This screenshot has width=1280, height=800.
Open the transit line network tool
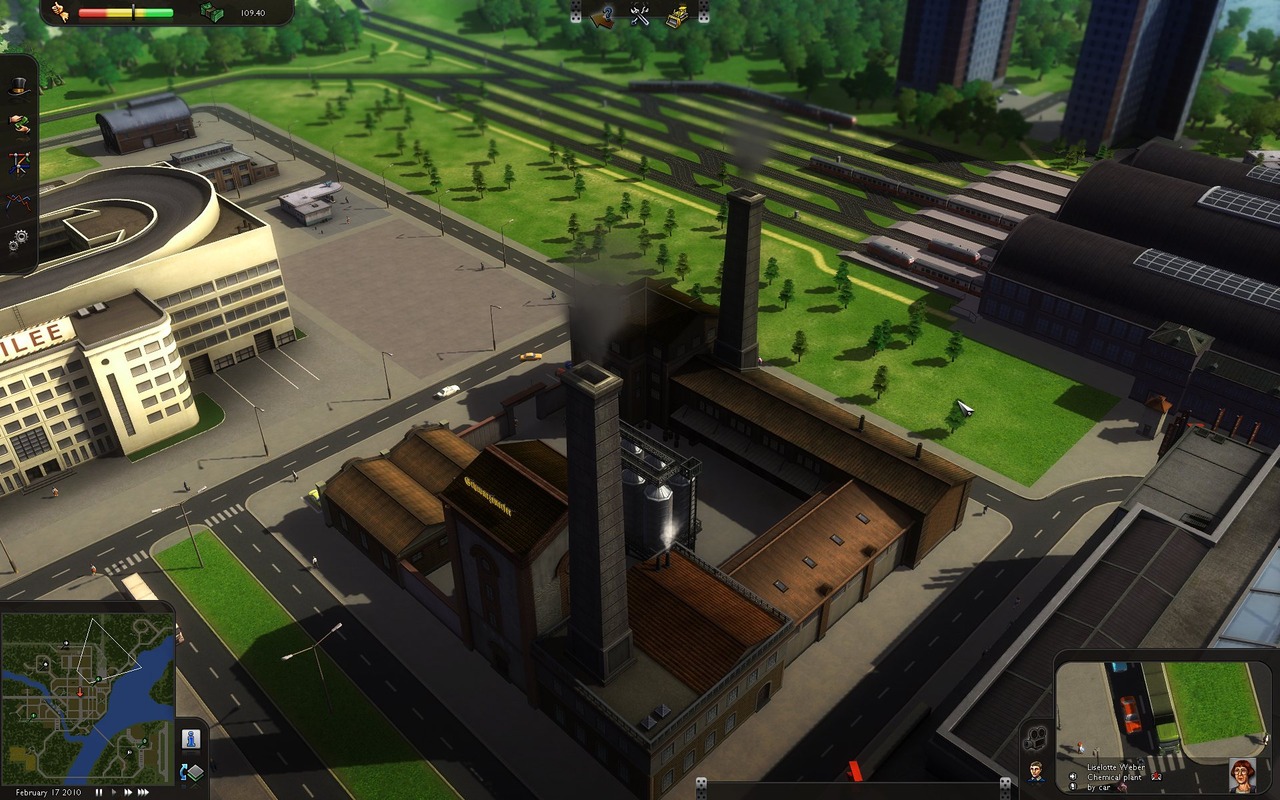point(19,163)
